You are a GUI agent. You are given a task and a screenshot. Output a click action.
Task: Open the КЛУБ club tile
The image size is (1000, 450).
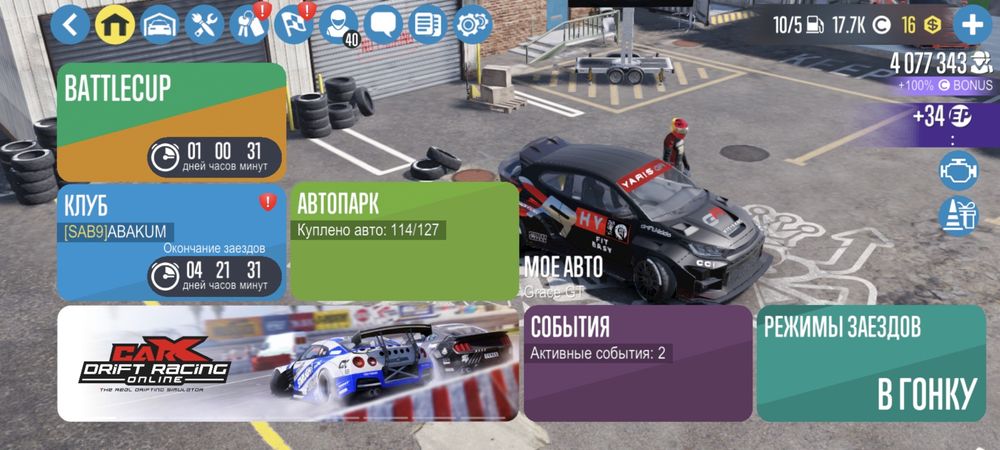coord(172,242)
